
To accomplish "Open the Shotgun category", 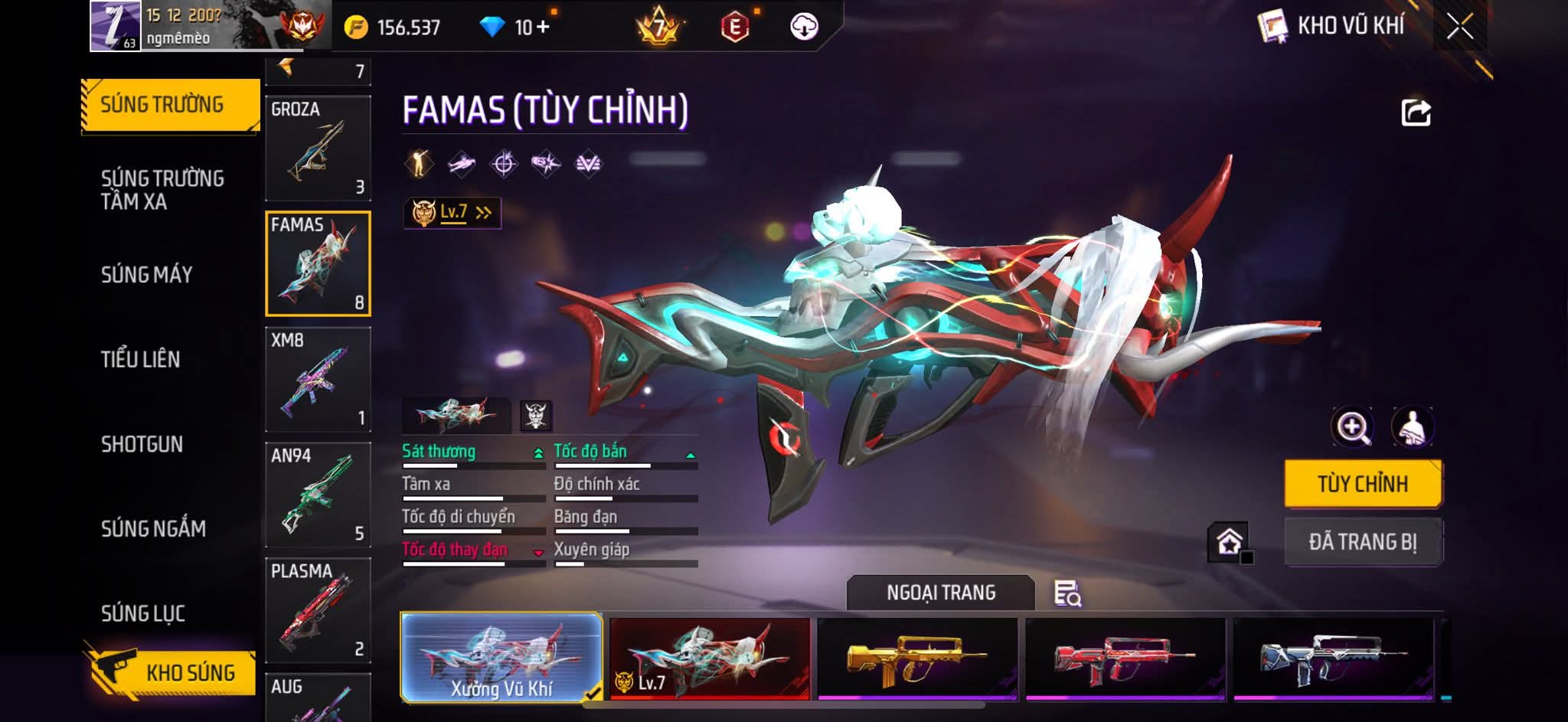I will pyautogui.click(x=142, y=444).
